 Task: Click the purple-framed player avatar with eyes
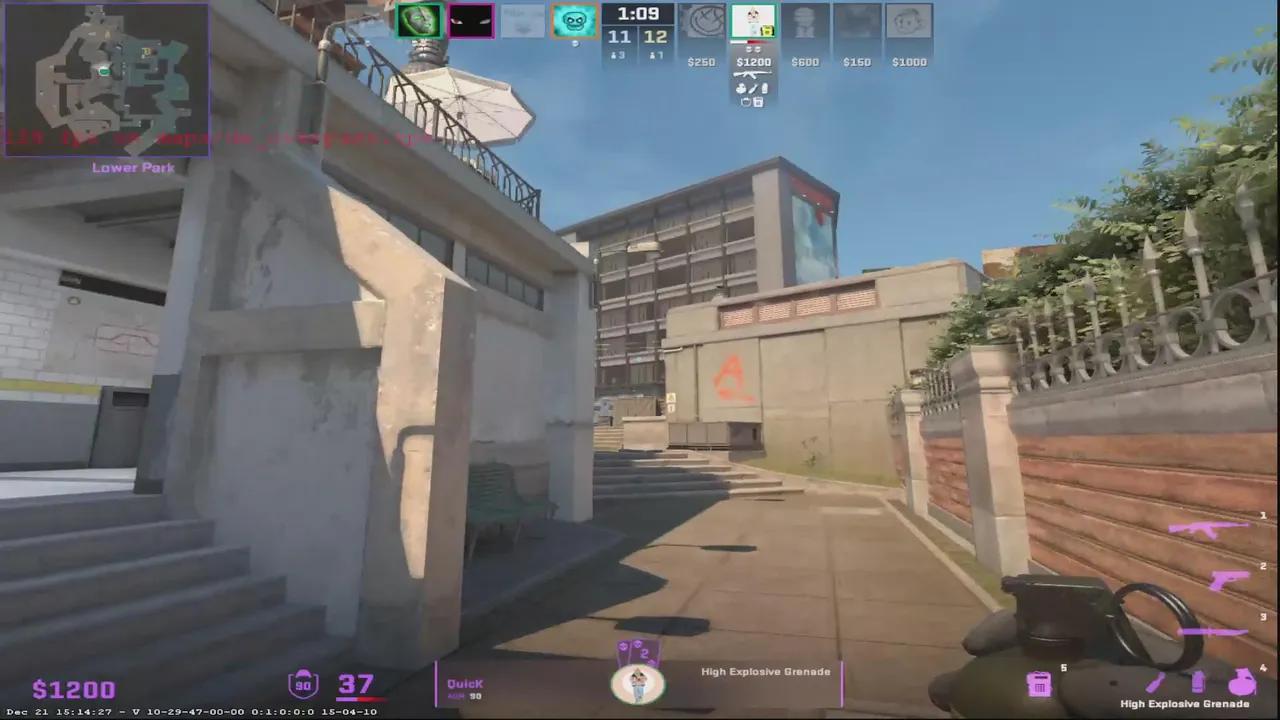pos(471,20)
